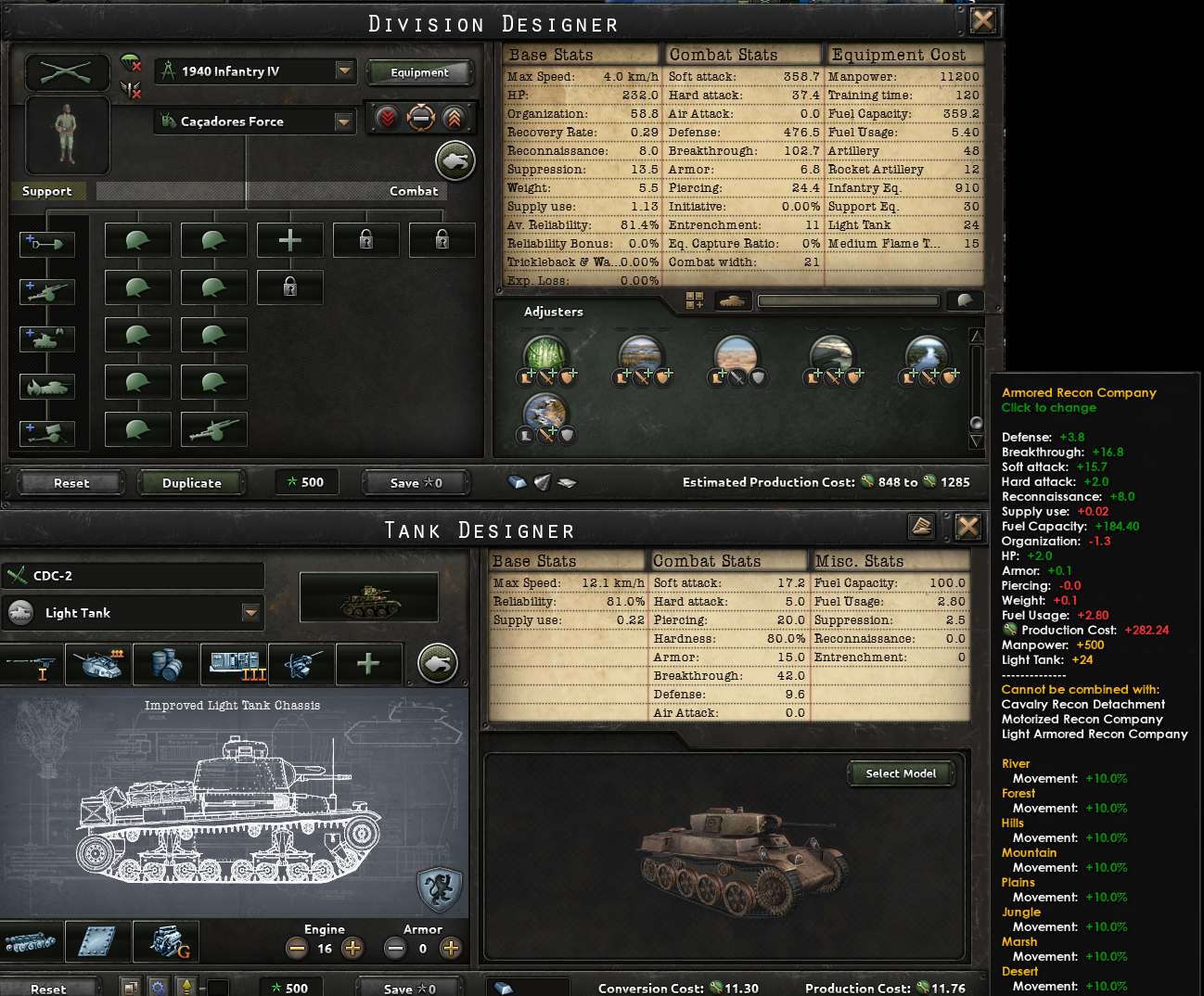Viewport: 1204px width, 996px height.
Task: Open the 1940 Infantry IV template dropdown
Action: 254,70
